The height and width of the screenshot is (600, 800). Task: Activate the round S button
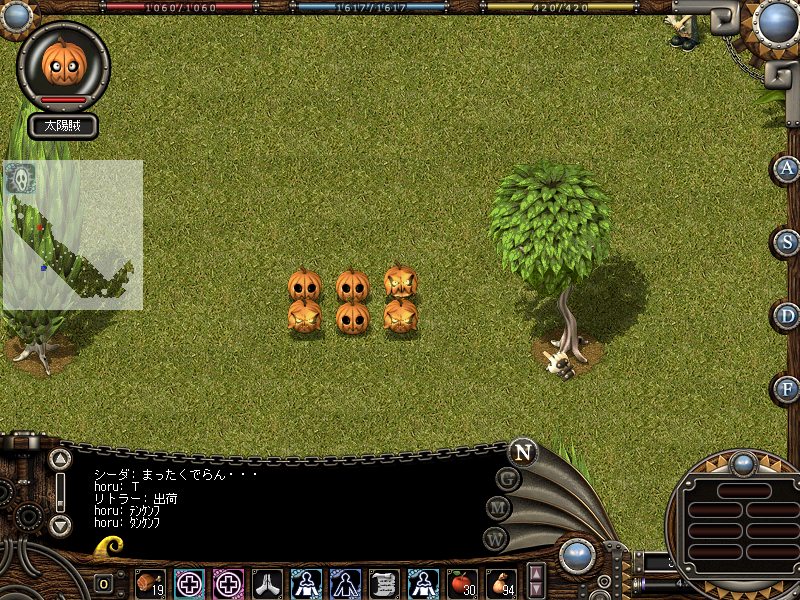tap(788, 242)
